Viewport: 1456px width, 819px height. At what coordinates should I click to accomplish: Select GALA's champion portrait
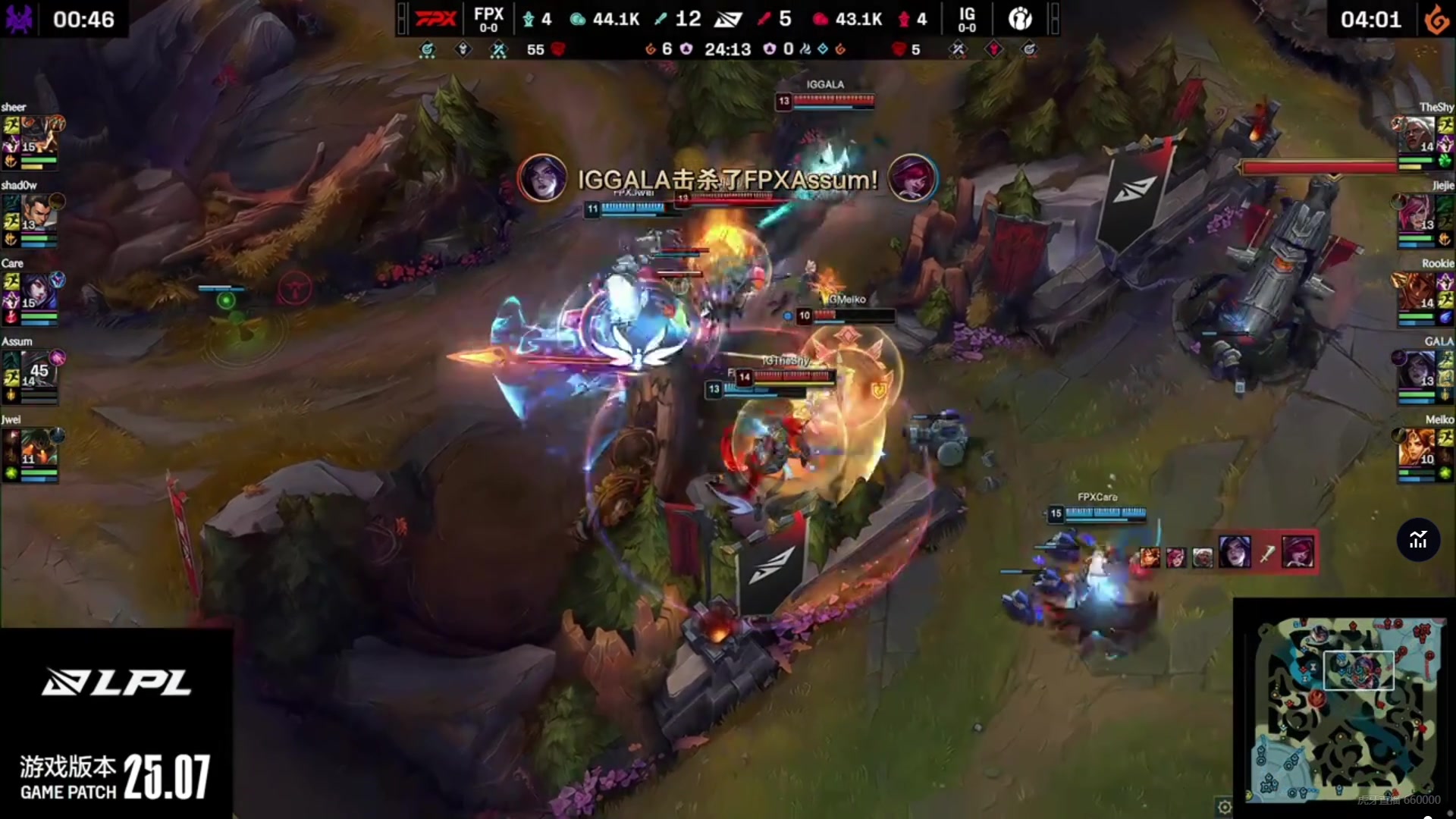pos(1417,369)
